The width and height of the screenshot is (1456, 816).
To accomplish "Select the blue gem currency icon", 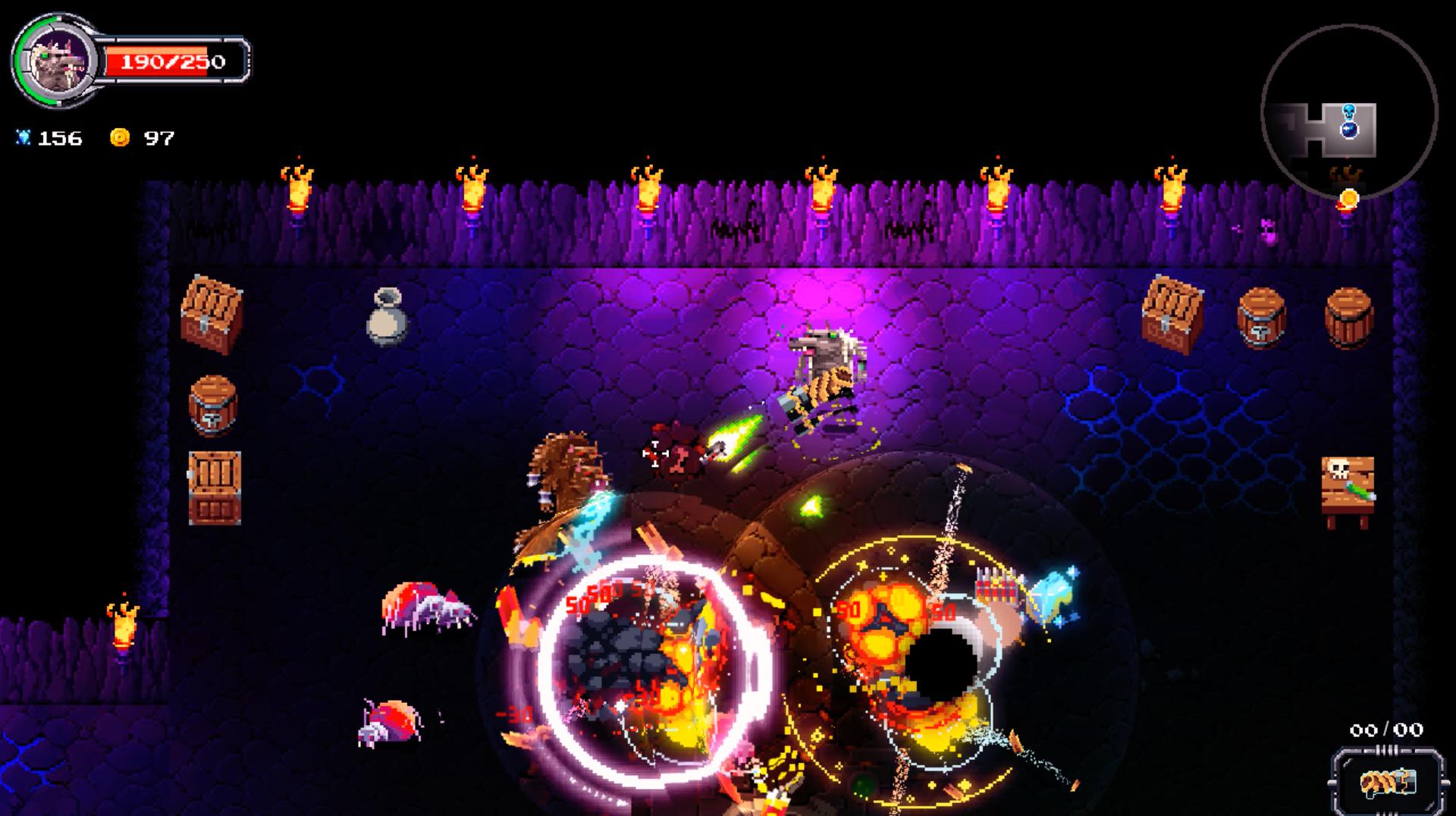I will [25, 137].
